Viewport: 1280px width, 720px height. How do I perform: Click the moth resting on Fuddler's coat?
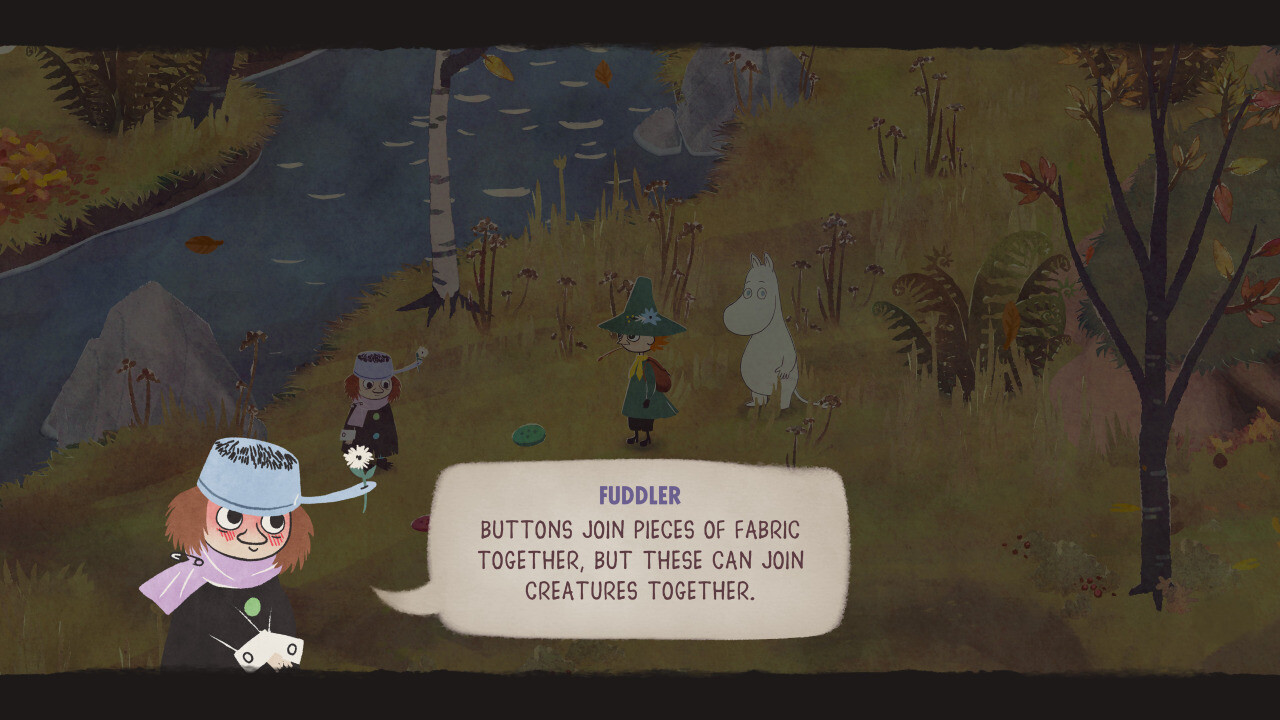tap(268, 648)
